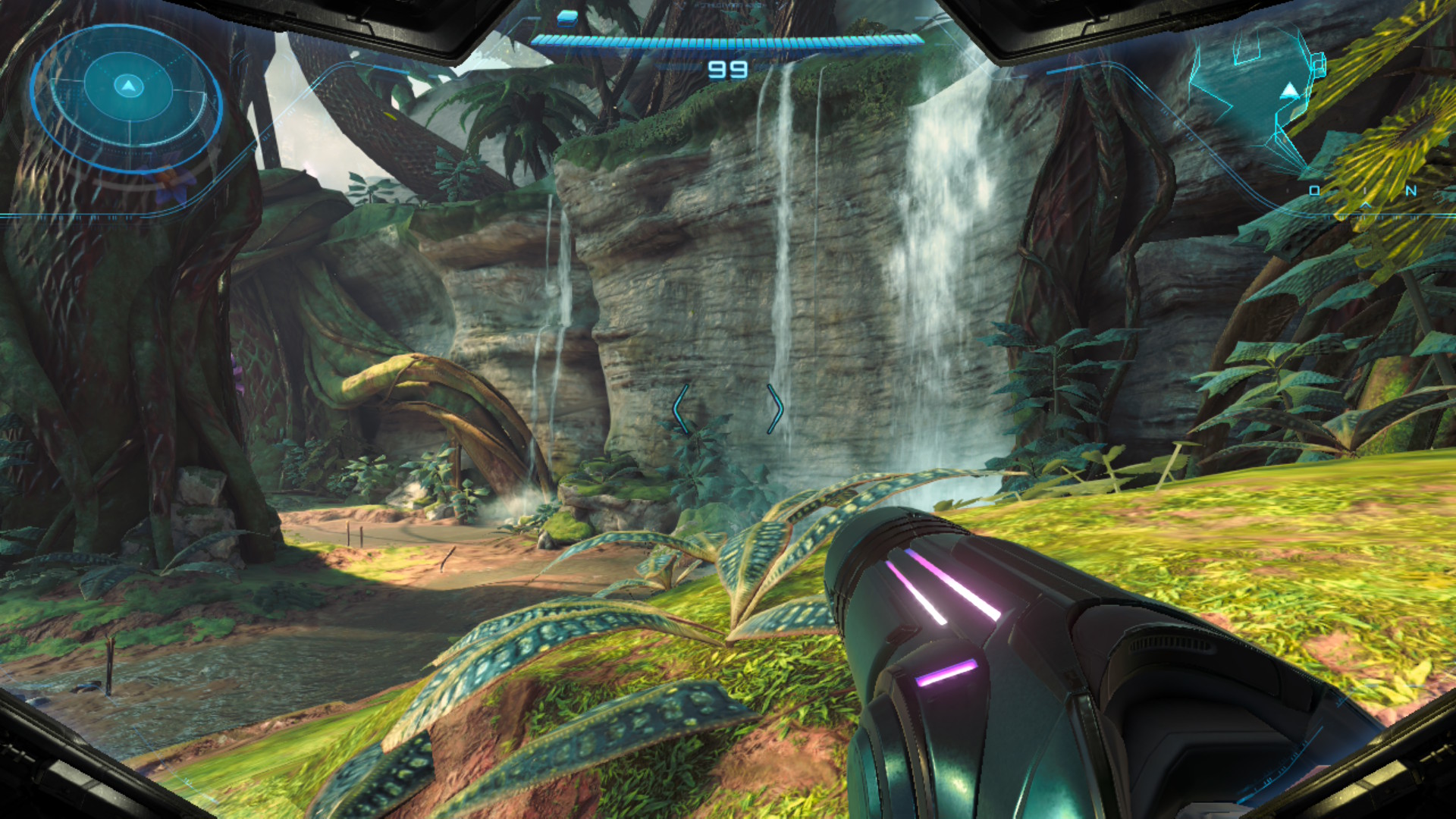1456x819 pixels.
Task: Click the circular enemy radar
Action: [127, 97]
